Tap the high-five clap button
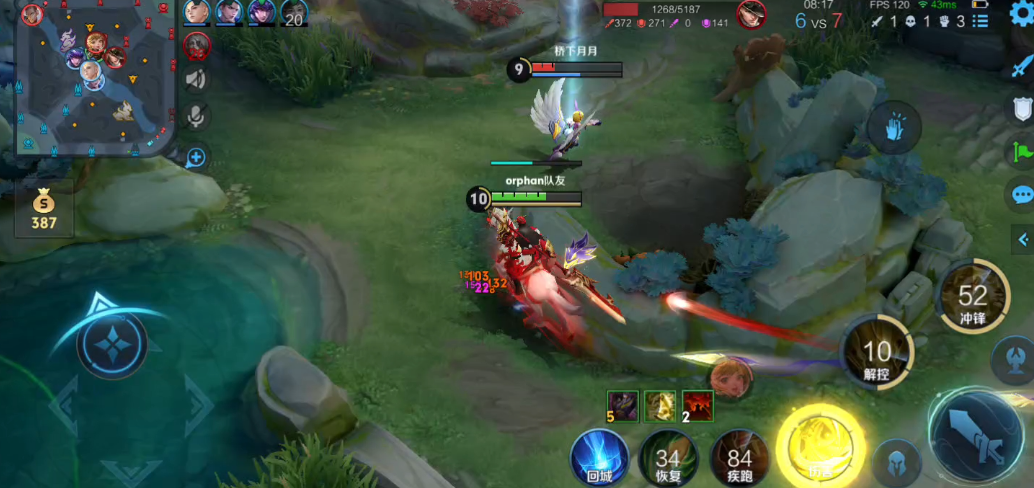This screenshot has height=488, width=1034. (x=894, y=130)
